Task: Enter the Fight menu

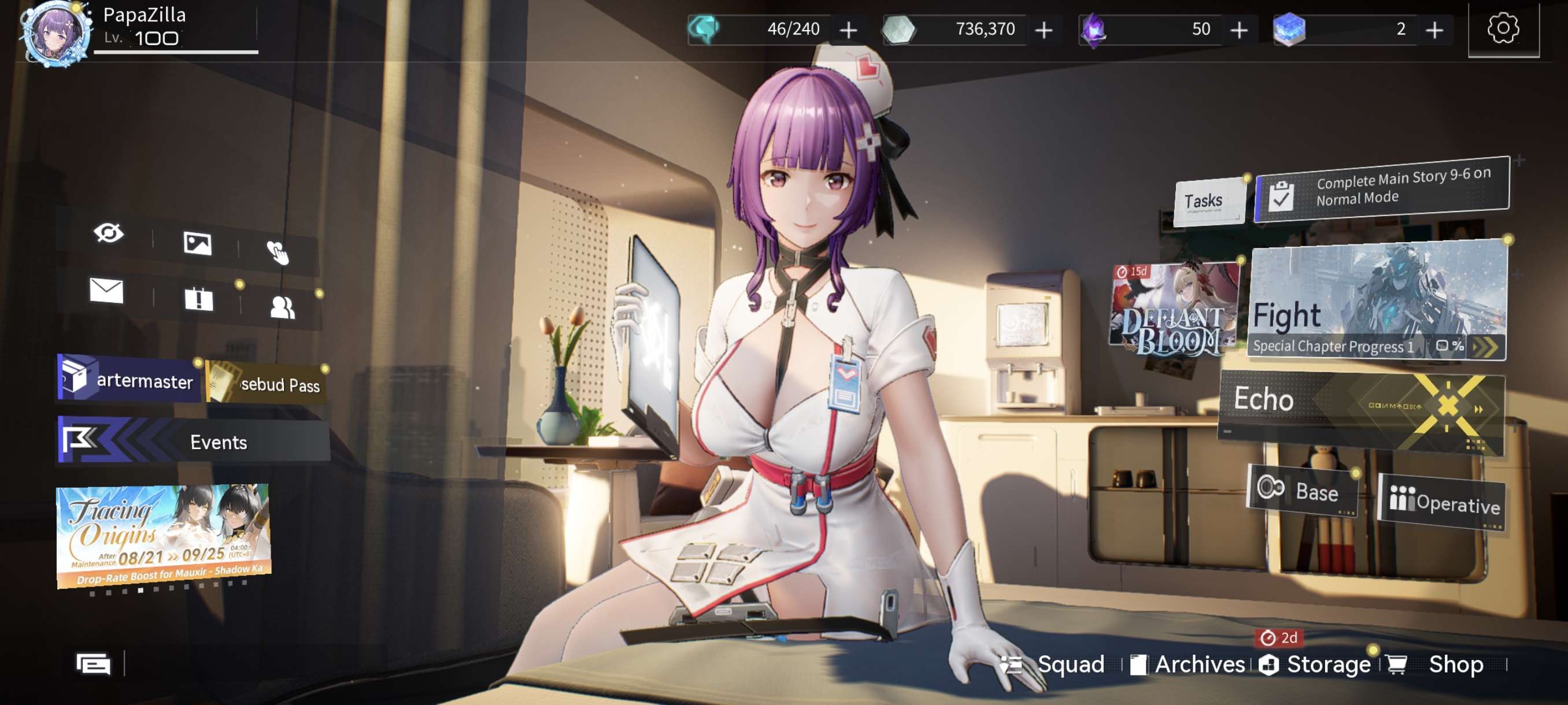Action: pos(1377,302)
